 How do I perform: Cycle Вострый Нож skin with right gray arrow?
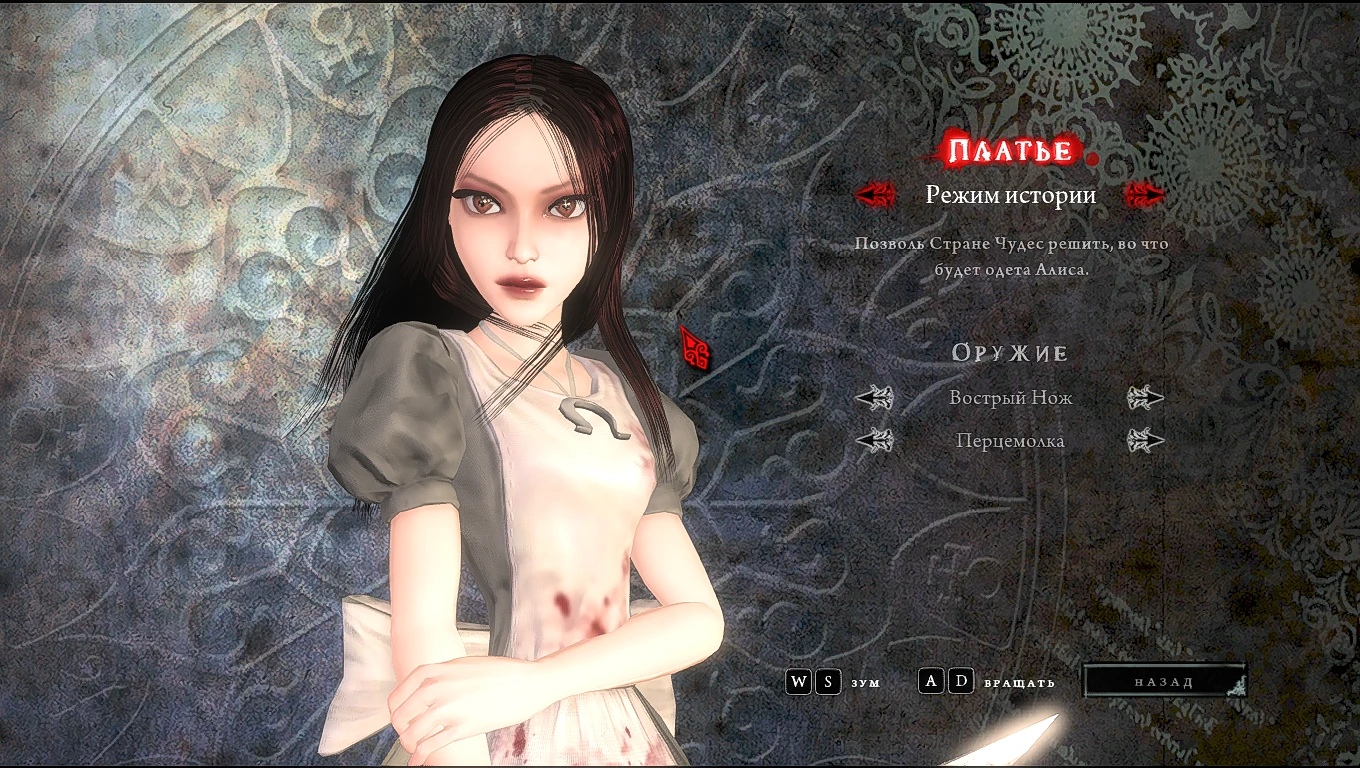1147,397
